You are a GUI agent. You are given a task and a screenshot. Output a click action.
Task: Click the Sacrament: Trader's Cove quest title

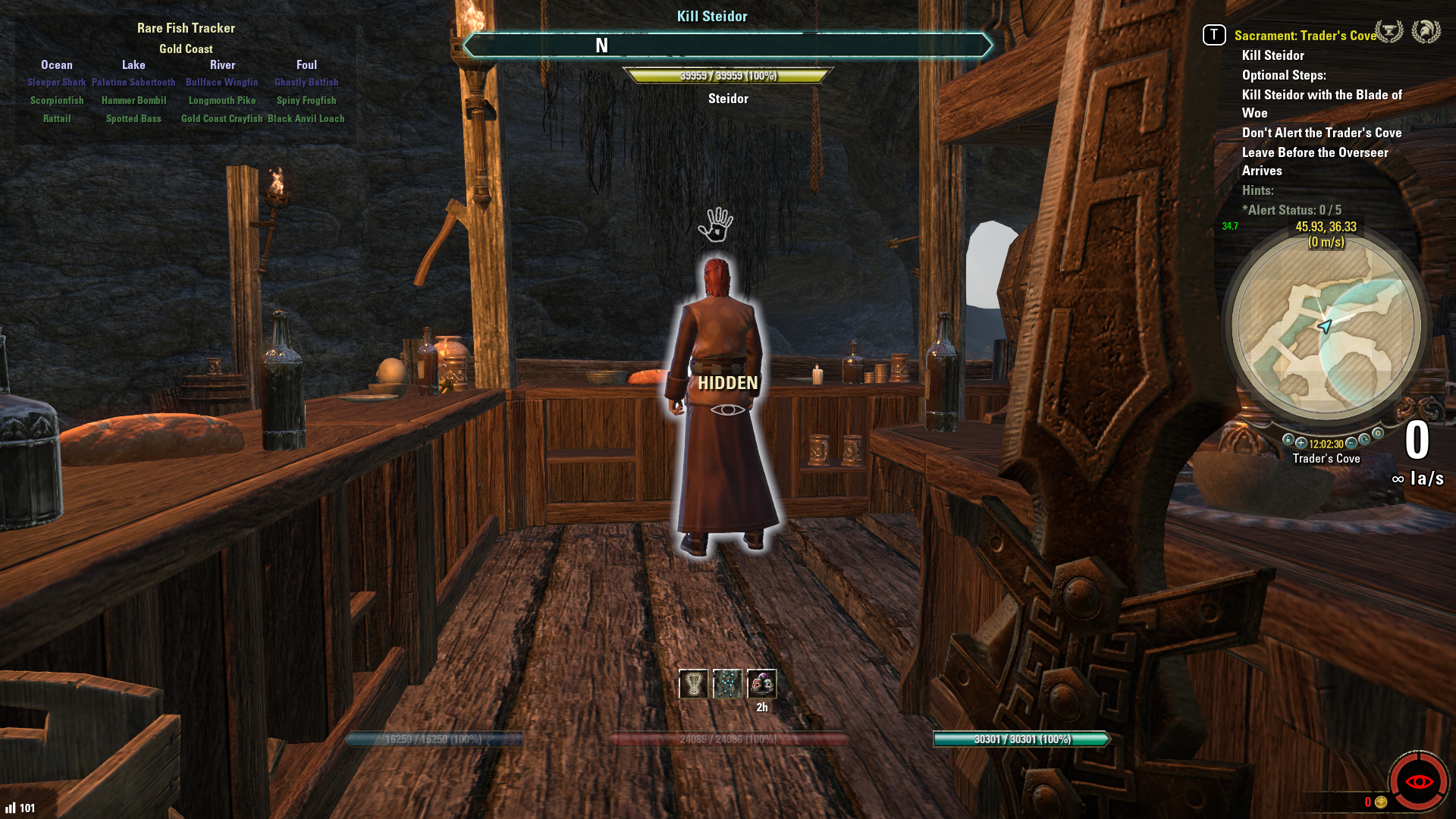(1304, 36)
